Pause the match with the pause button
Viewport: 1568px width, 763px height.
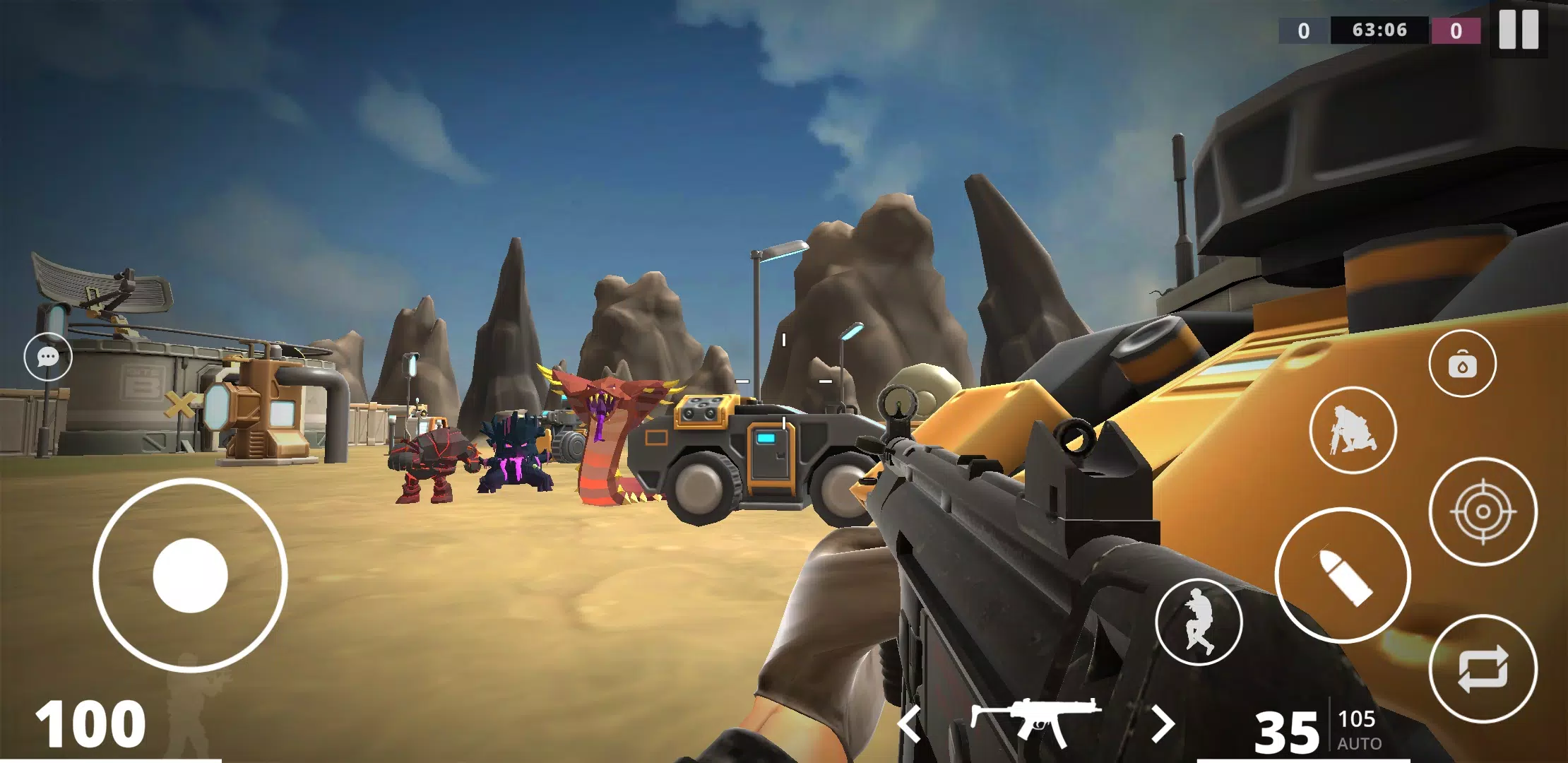click(x=1519, y=30)
